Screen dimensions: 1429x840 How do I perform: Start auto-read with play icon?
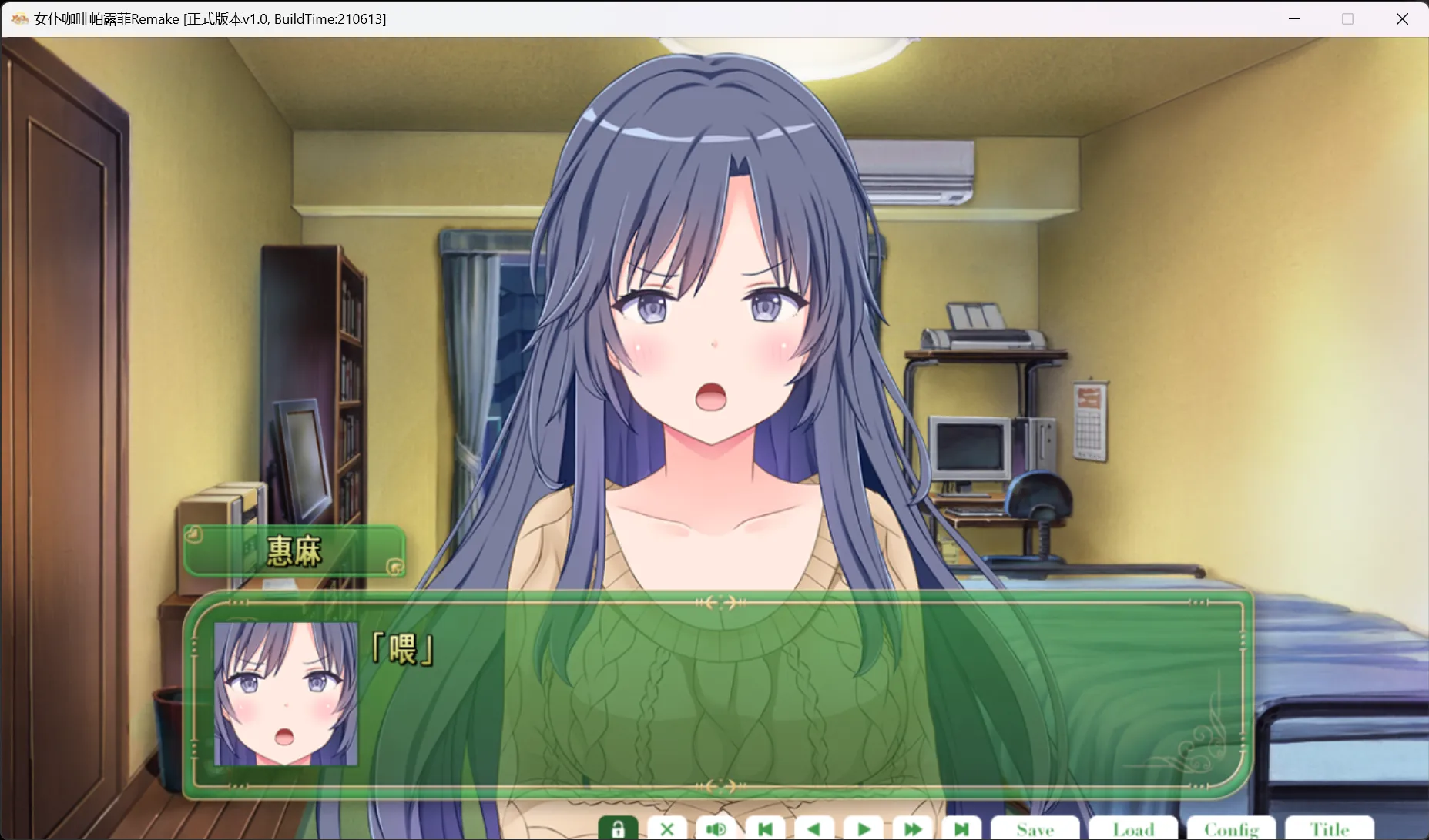point(864,829)
